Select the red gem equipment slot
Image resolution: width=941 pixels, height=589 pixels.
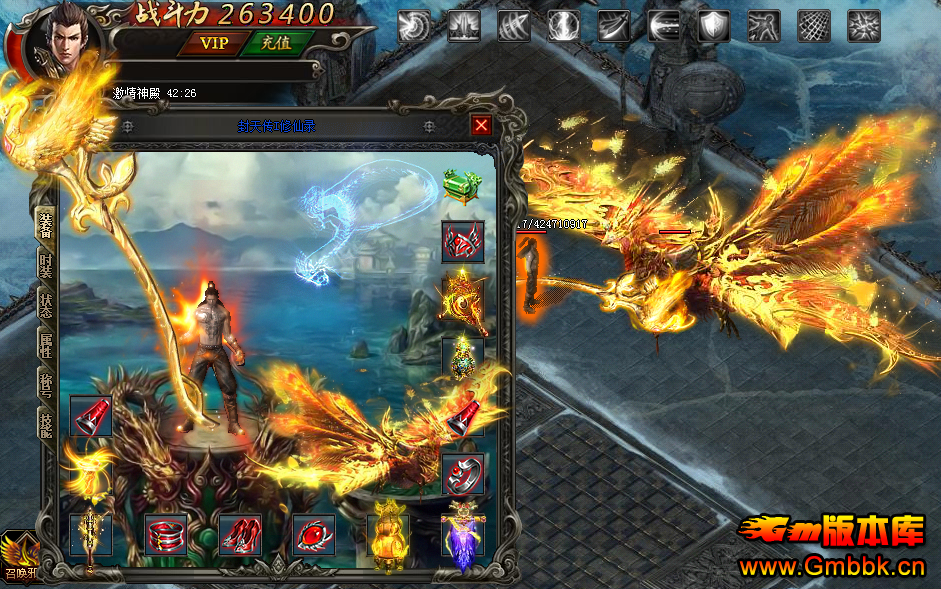pyautogui.click(x=313, y=535)
